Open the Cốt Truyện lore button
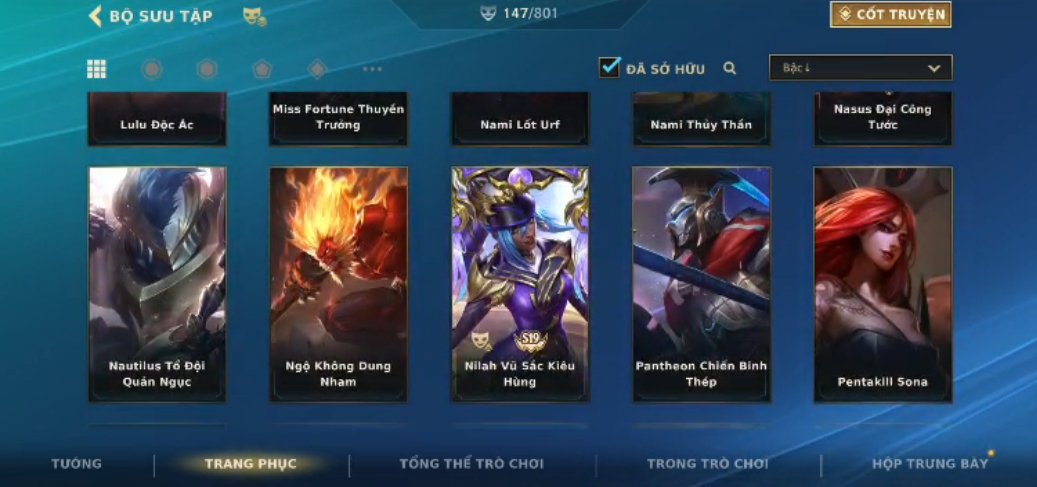This screenshot has width=1037, height=487. tap(890, 15)
